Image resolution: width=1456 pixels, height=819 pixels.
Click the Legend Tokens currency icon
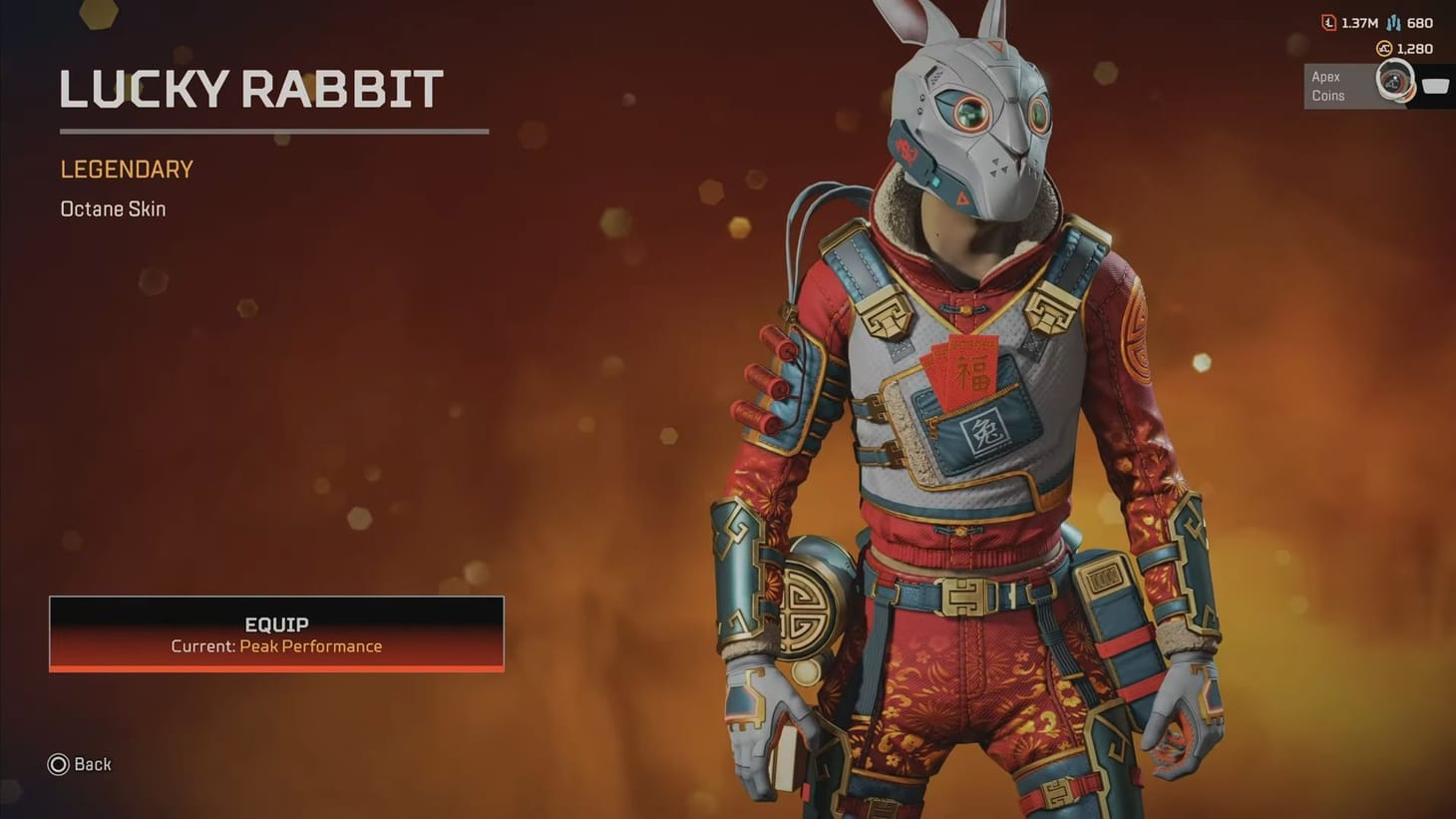coord(1328,22)
